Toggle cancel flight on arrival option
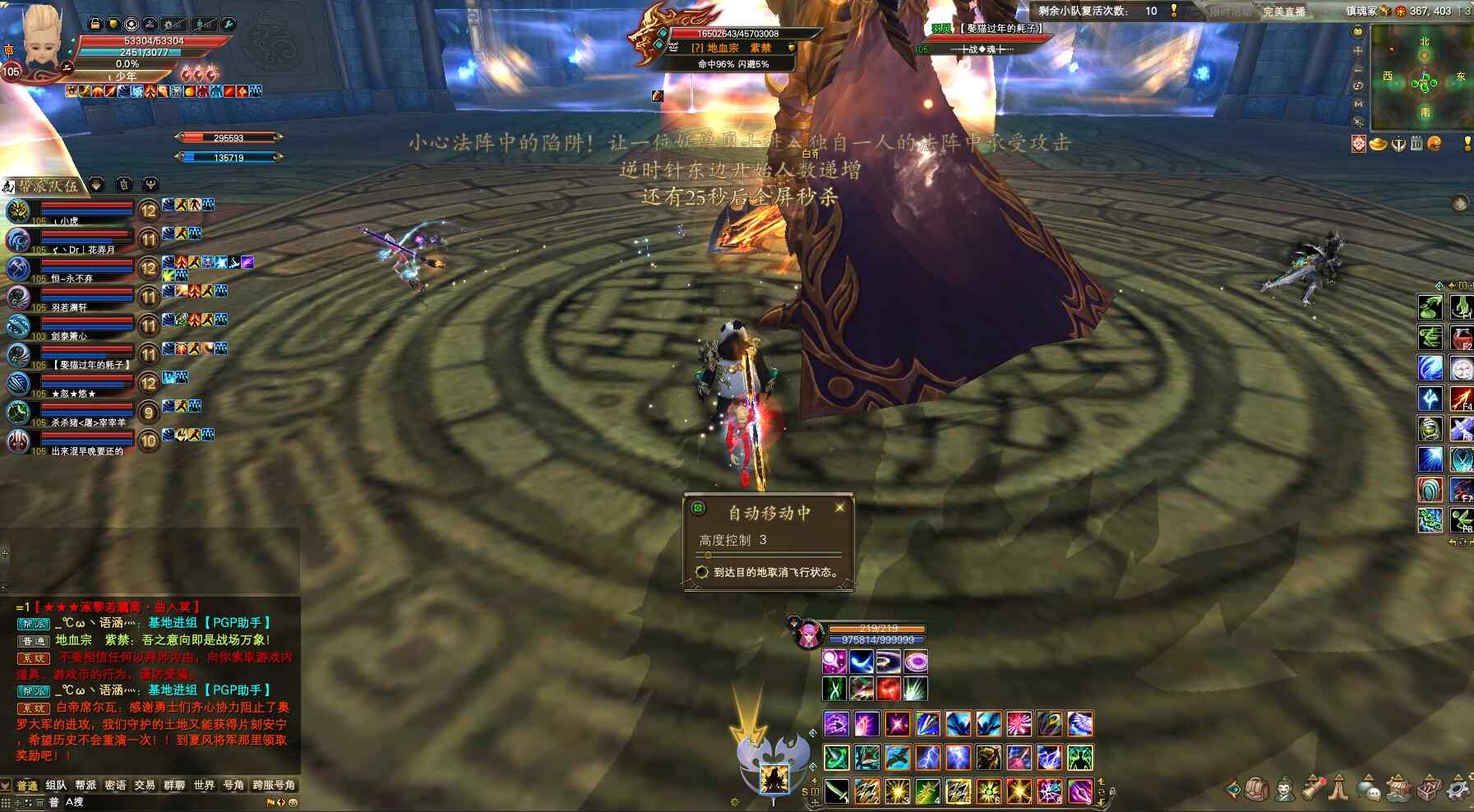The height and width of the screenshot is (812, 1474). 702,572
